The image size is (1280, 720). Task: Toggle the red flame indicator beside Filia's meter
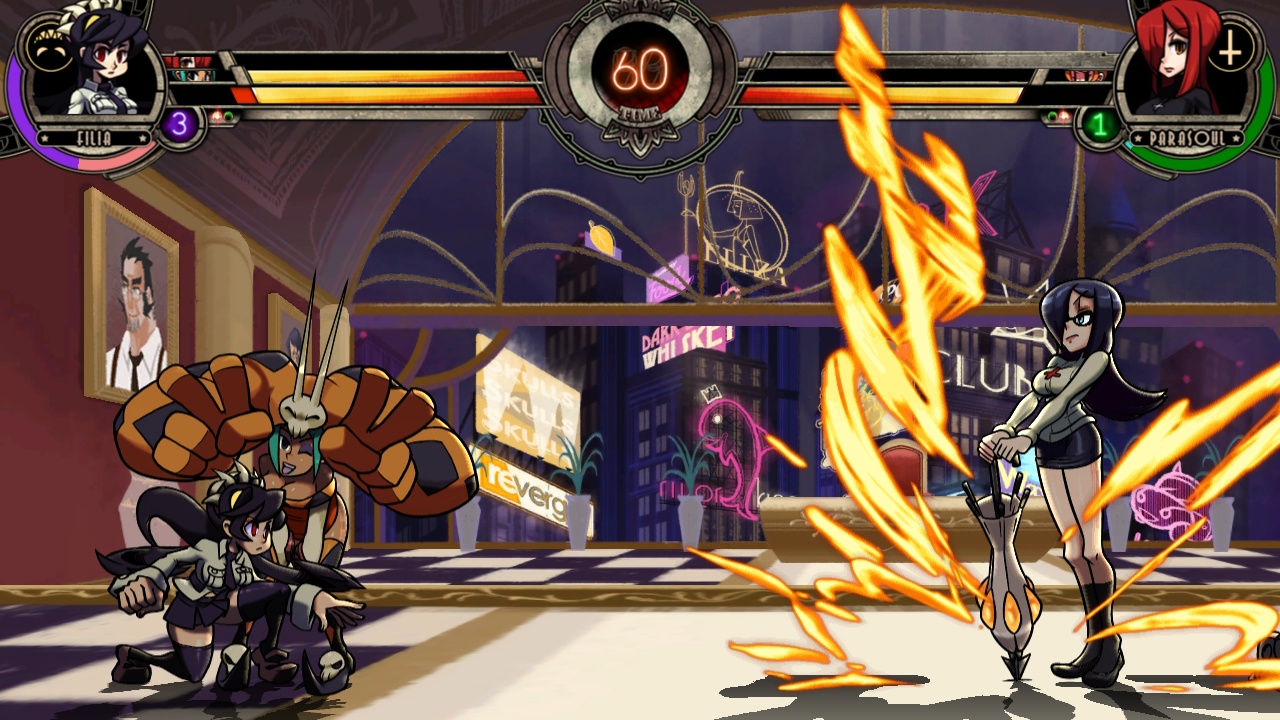pyautogui.click(x=217, y=115)
